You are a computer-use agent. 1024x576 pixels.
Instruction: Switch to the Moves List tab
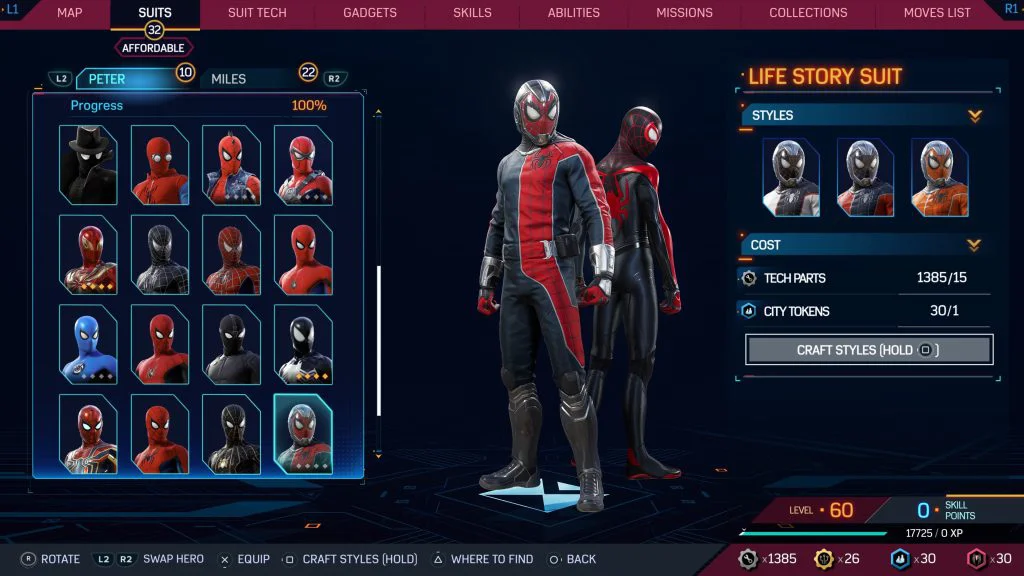click(x=936, y=13)
